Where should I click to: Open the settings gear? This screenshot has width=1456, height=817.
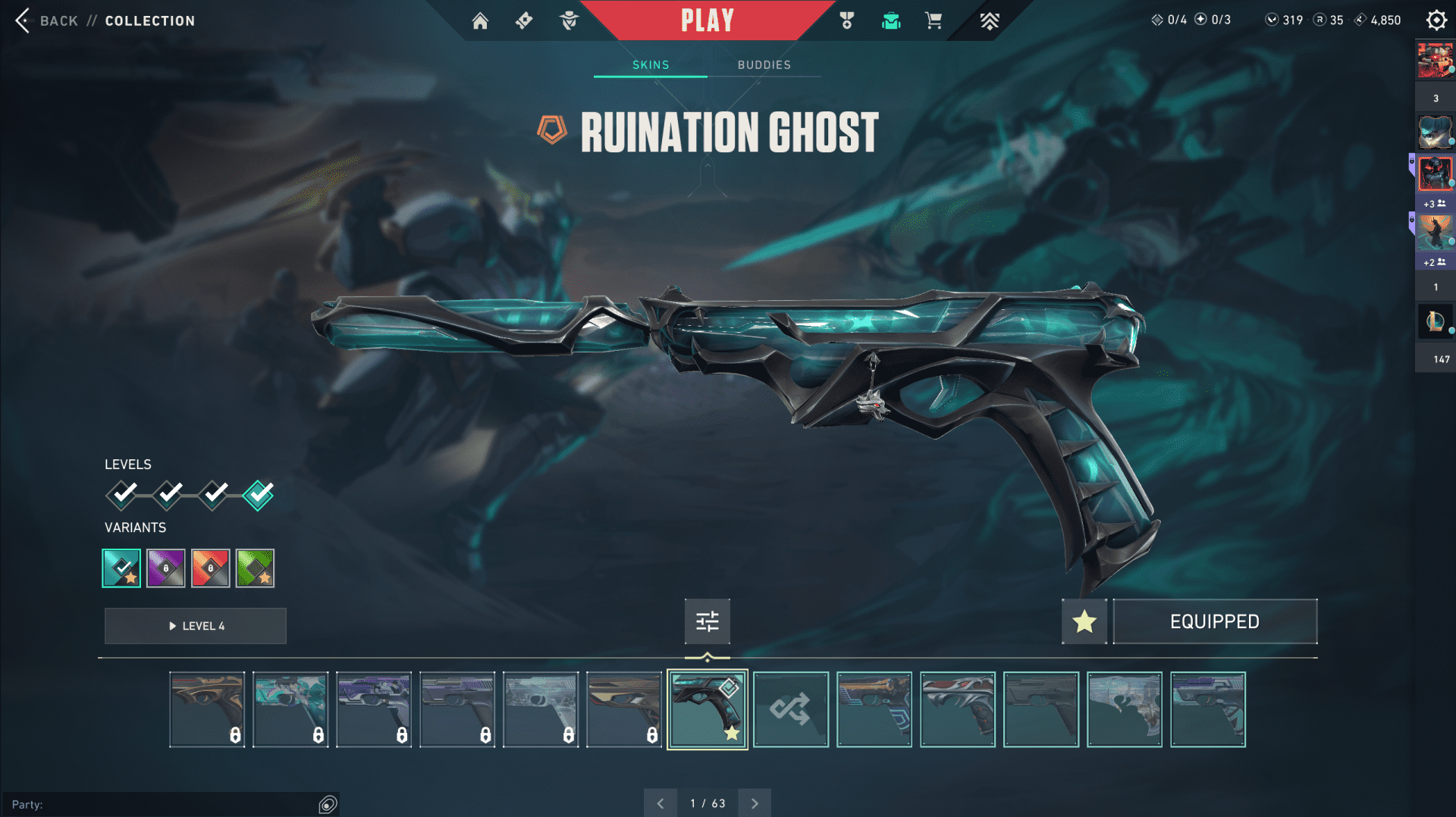[x=1436, y=20]
